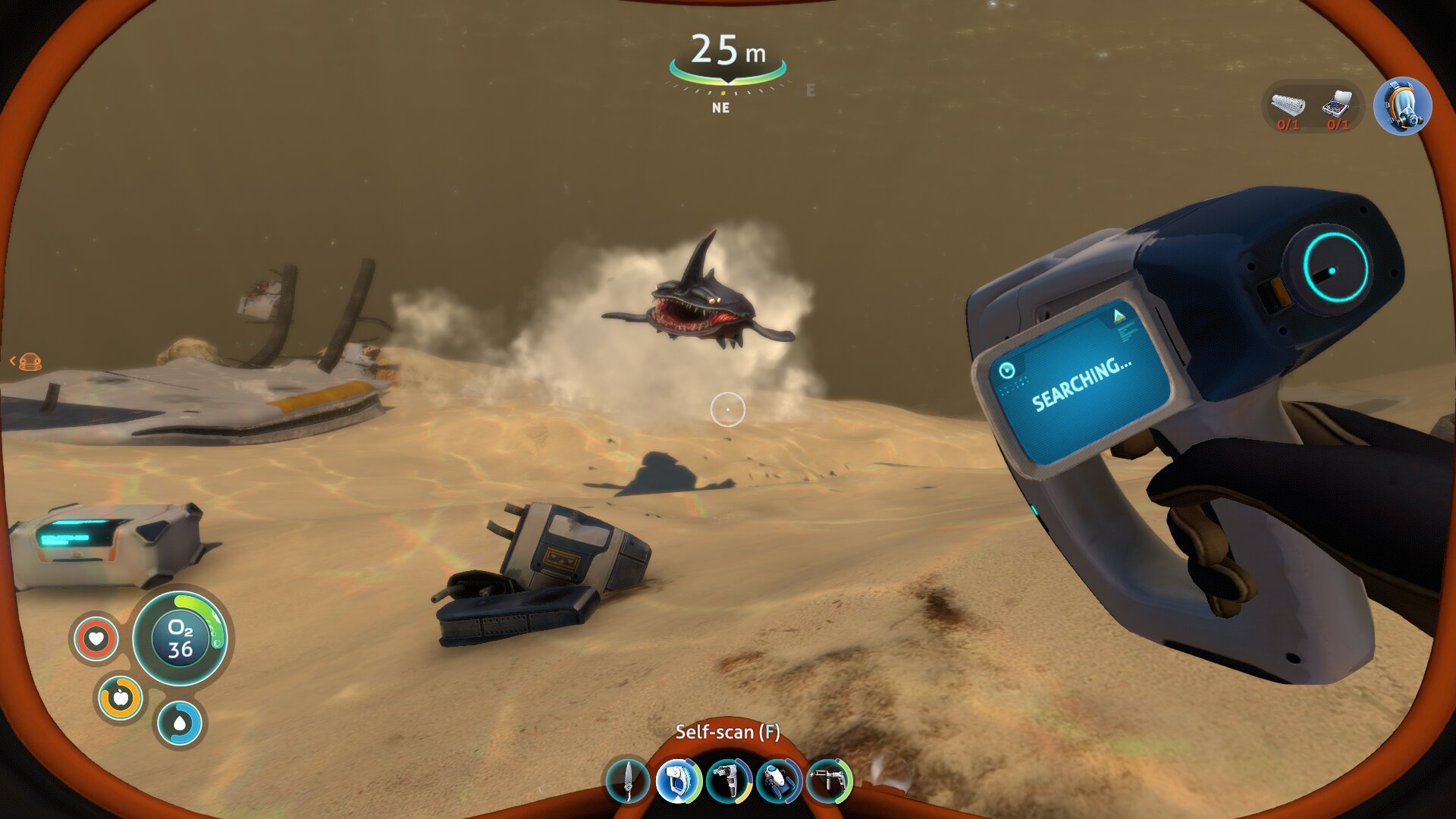
Task: Click the fiber mesh ingredient icon
Action: click(x=1288, y=104)
